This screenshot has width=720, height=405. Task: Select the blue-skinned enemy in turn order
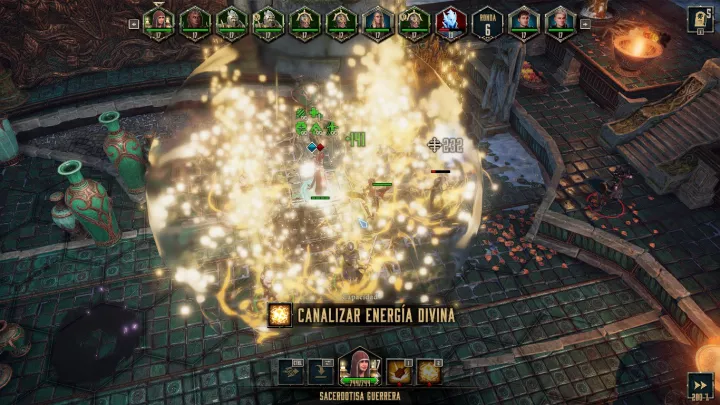coord(451,21)
